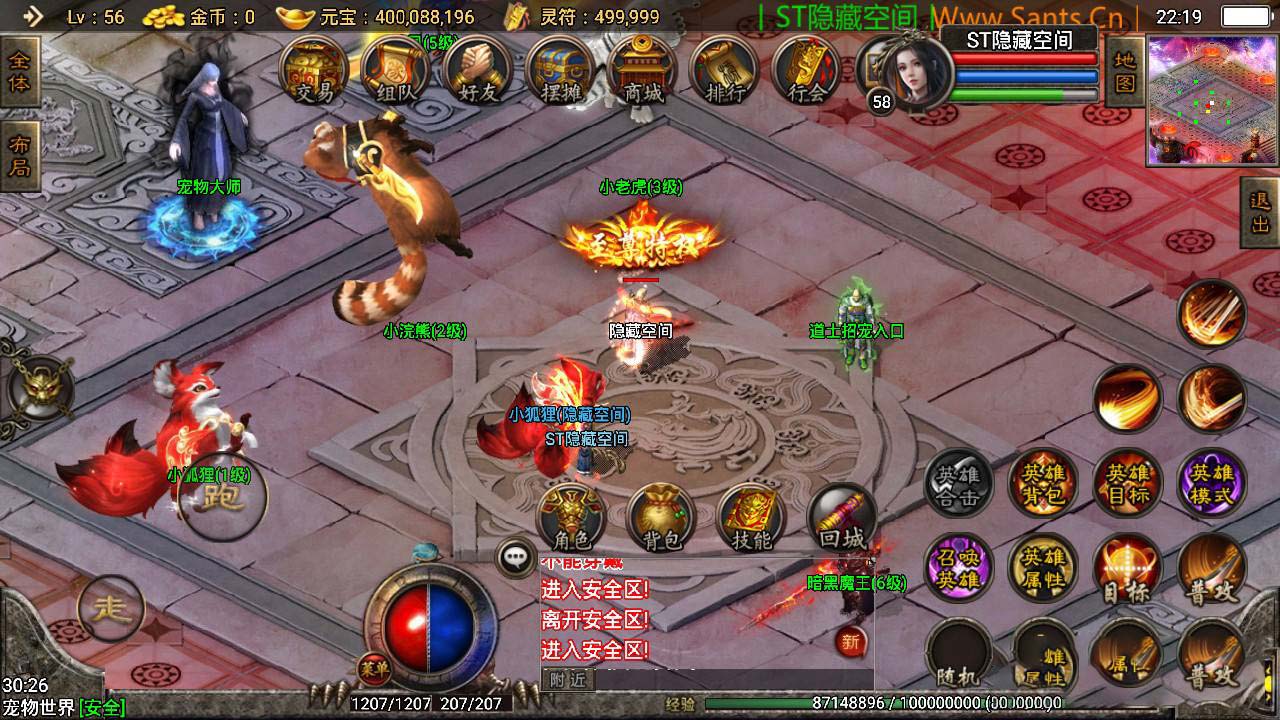Toggle the 走 walk mode button
Viewport: 1280px width, 720px height.
click(110, 609)
